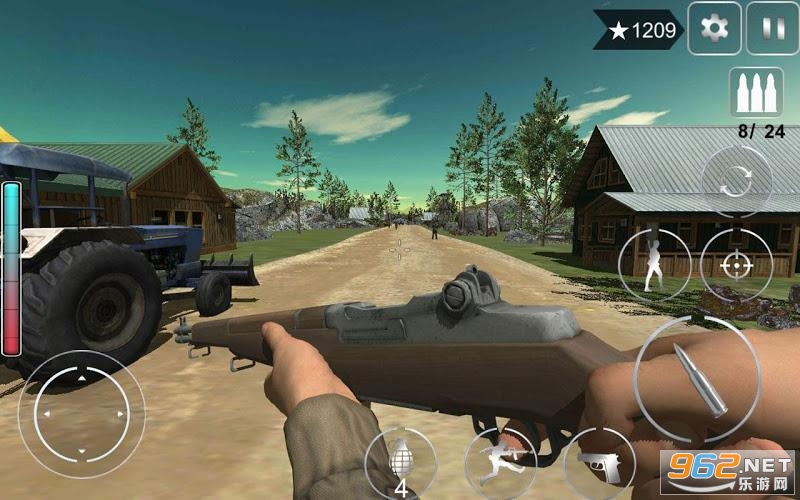Tap the ammo bullets icon

[x=755, y=93]
